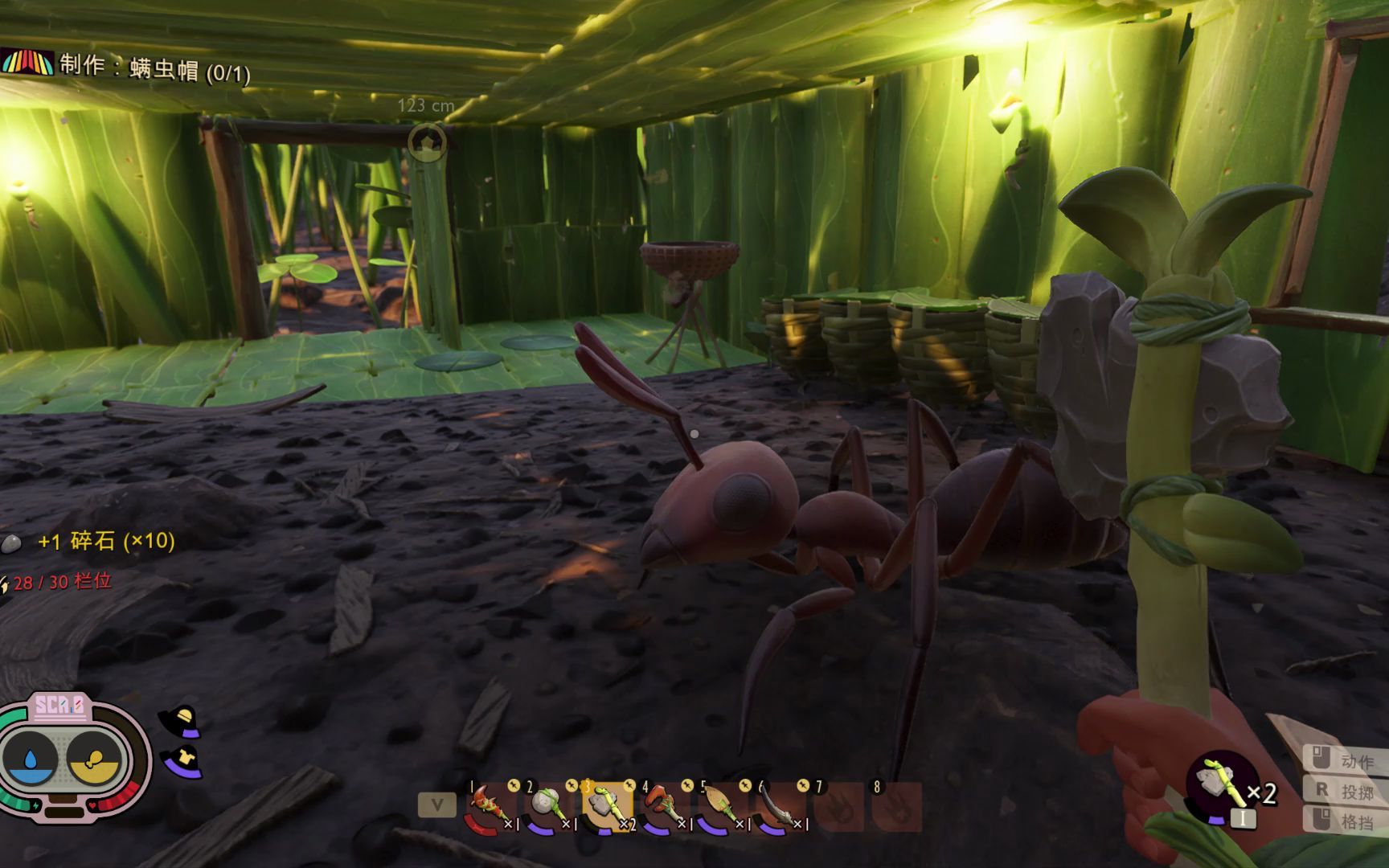Choose the red-headed axe in hotbar slot 4

pos(663,806)
